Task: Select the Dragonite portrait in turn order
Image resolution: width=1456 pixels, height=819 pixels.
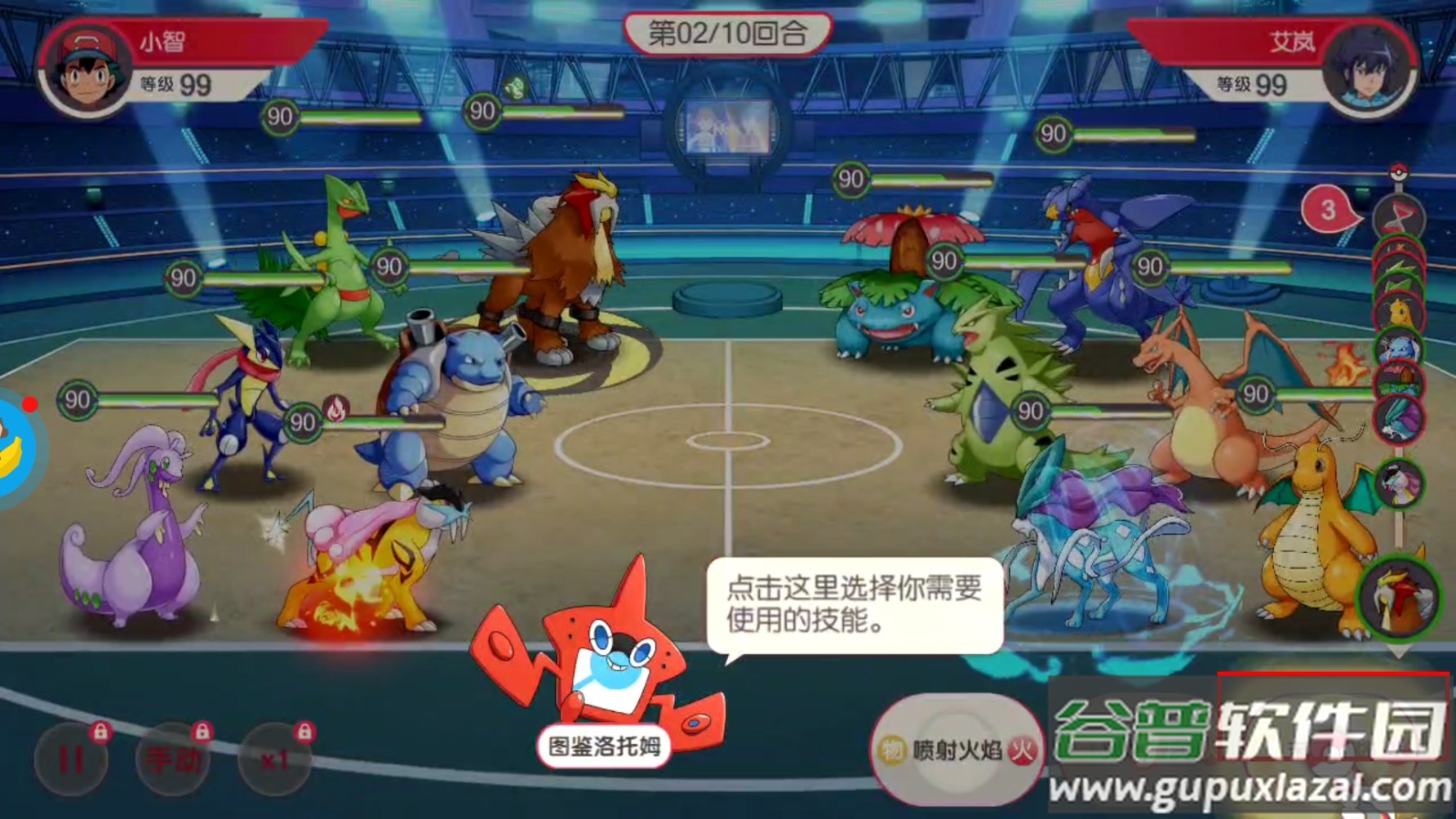Action: tap(1399, 312)
